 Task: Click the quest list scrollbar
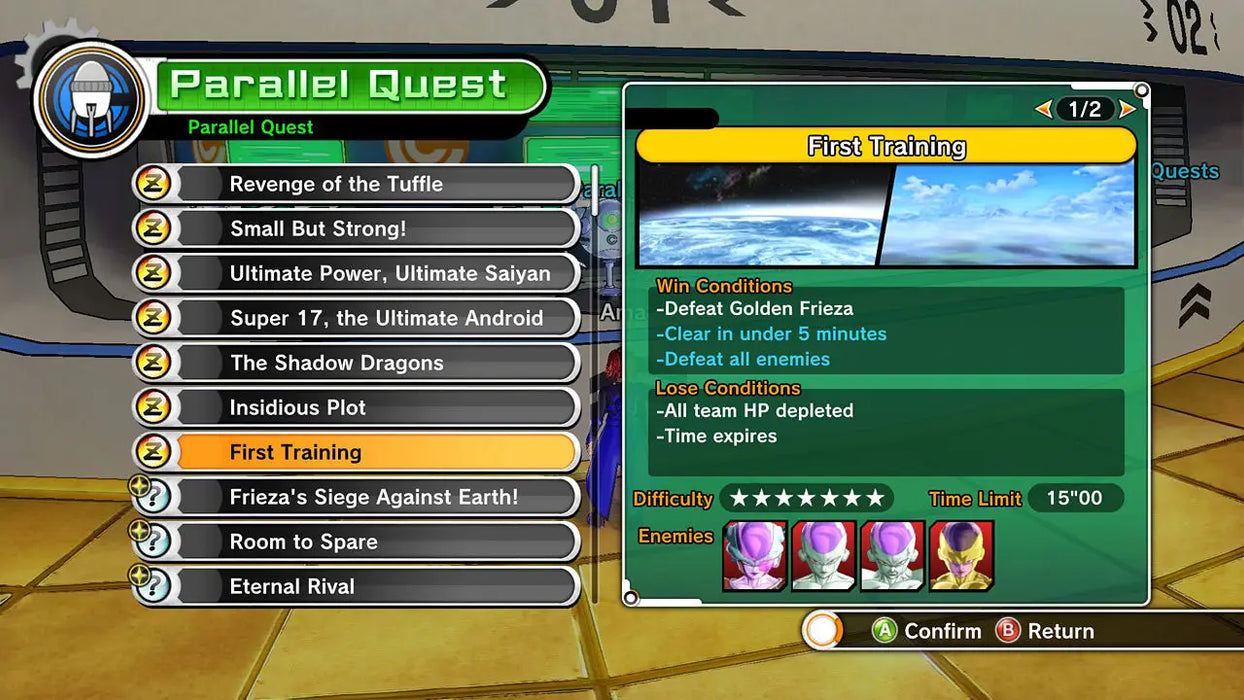pyautogui.click(x=596, y=190)
